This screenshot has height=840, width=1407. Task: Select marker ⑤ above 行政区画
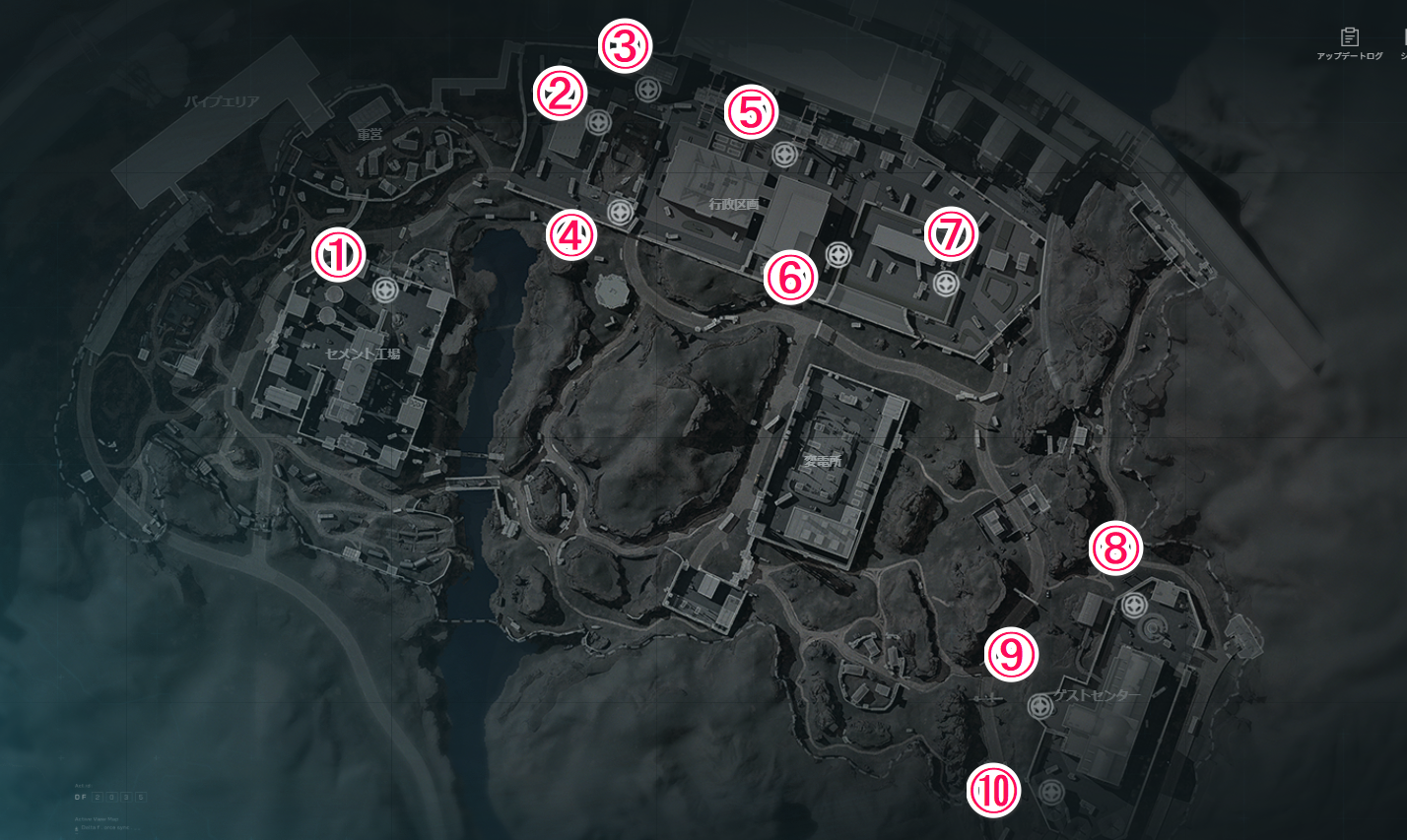point(751,111)
